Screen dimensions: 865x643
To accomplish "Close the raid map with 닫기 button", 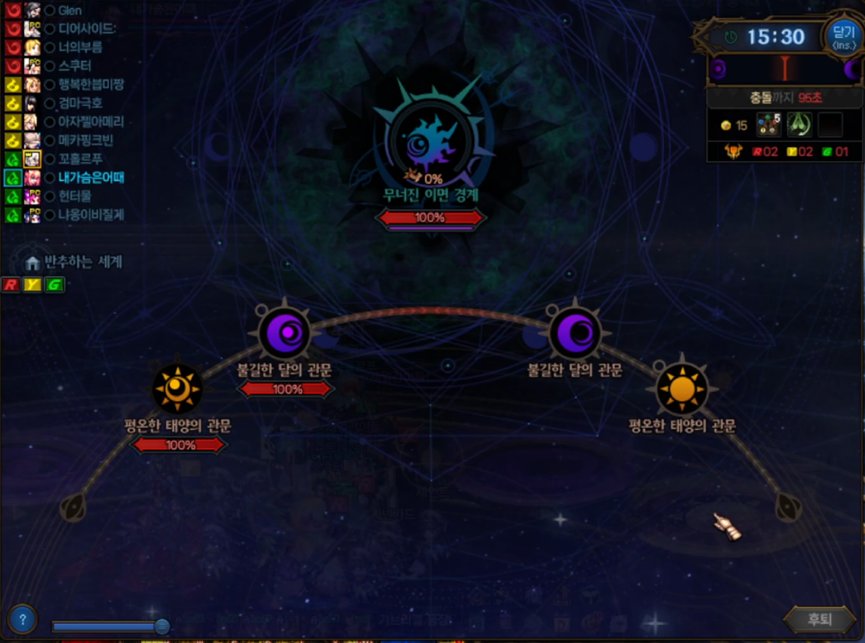I will 842,37.
